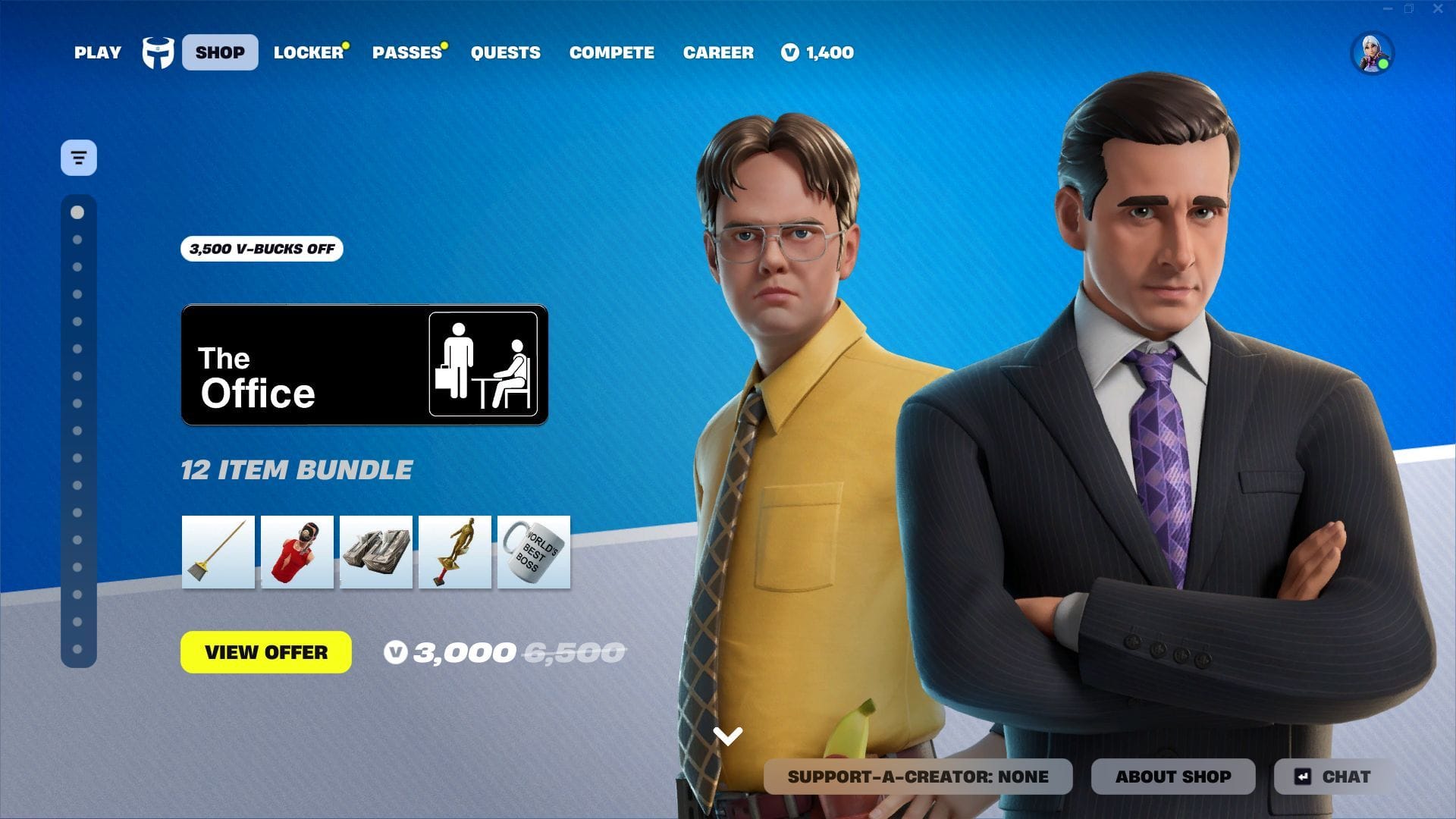Open the Play tab
The width and height of the screenshot is (1456, 819).
click(x=97, y=52)
